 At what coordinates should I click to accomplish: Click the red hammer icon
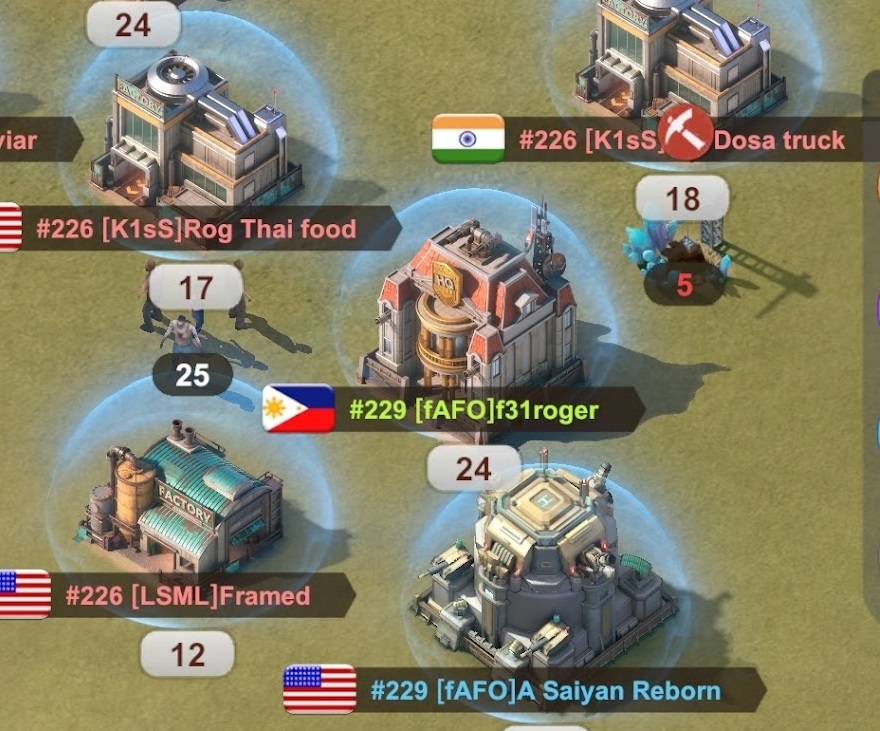coord(685,134)
